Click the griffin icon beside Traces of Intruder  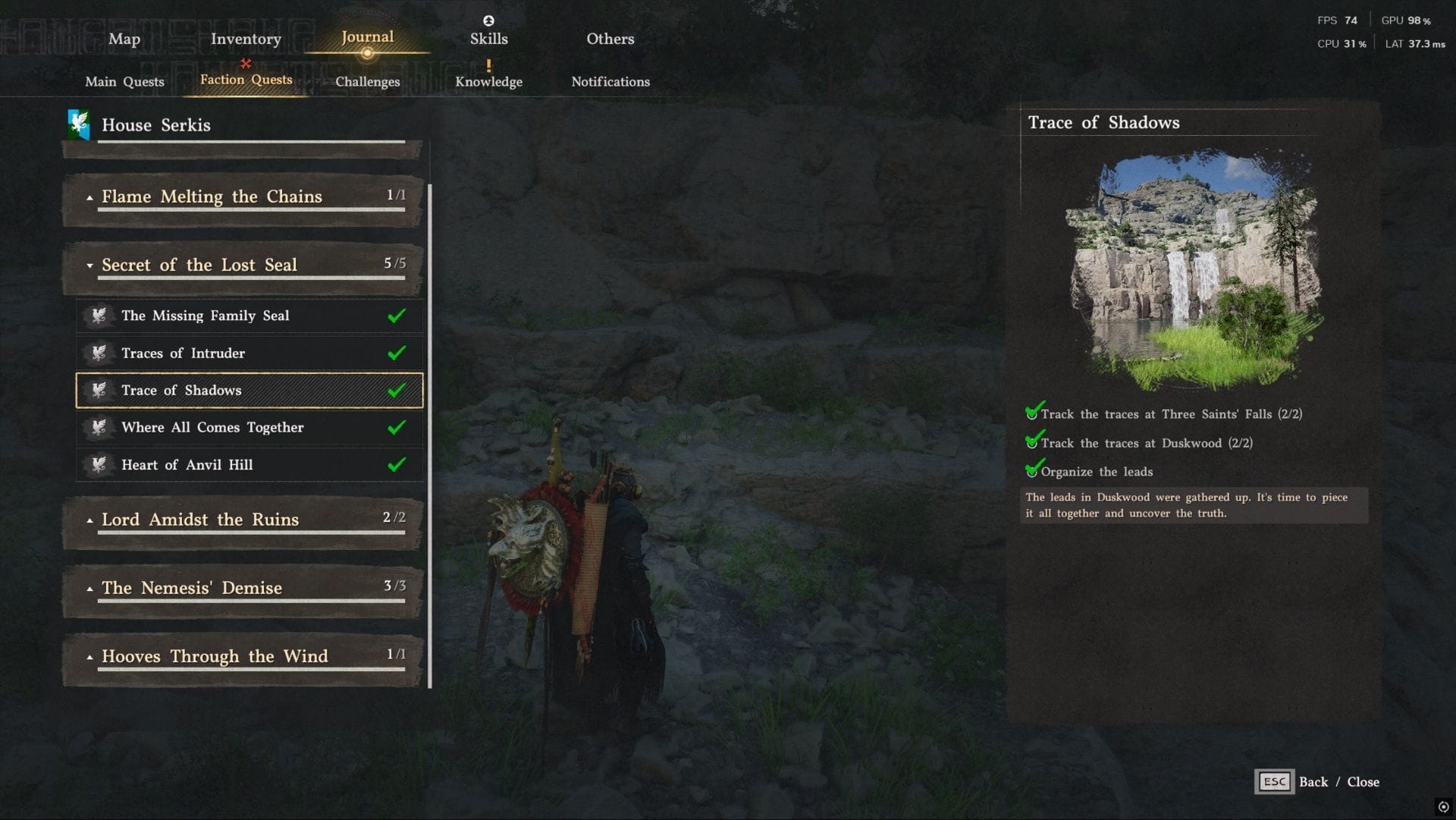point(99,353)
